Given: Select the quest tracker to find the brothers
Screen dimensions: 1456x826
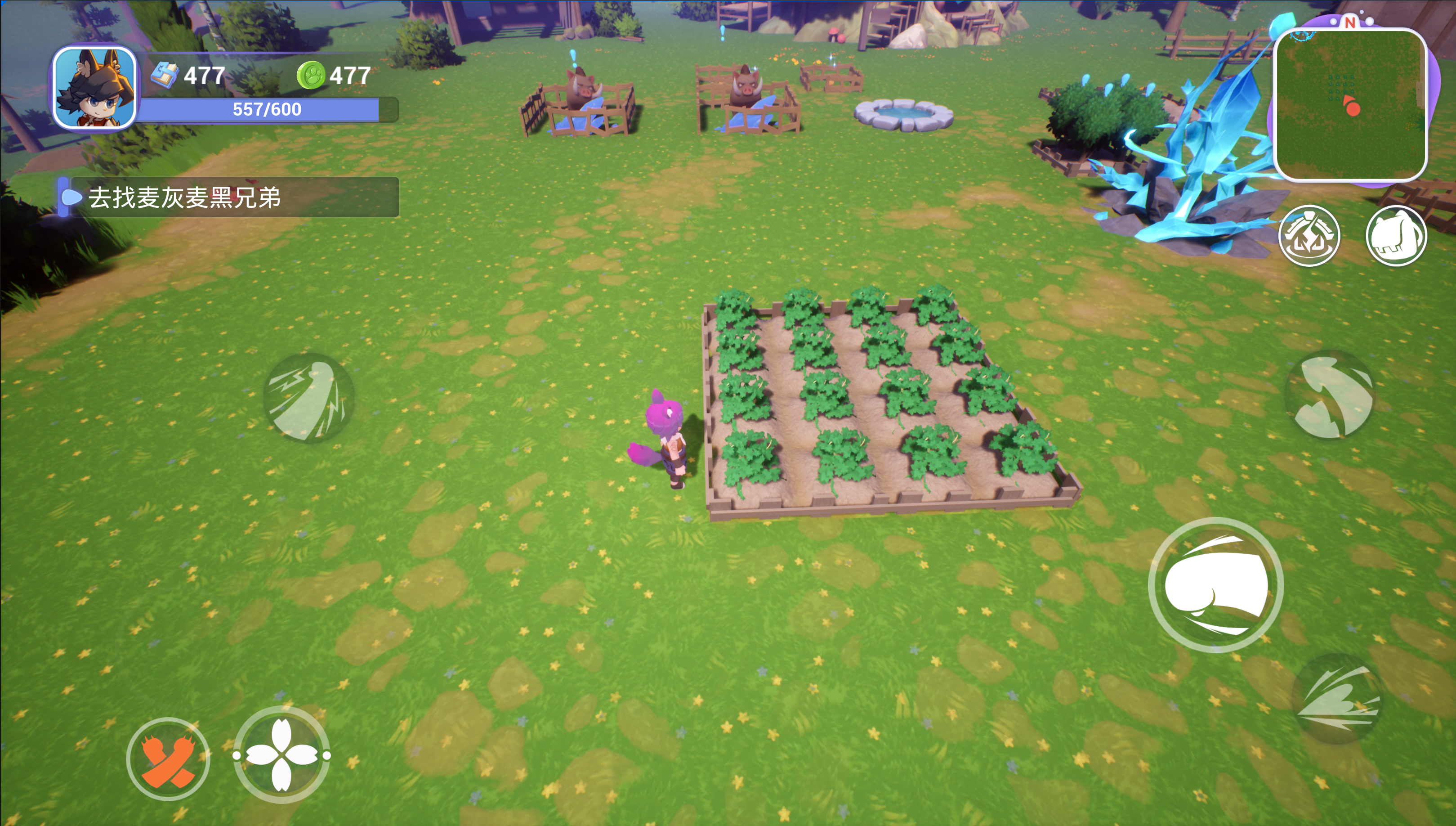Looking at the screenshot, I should (229, 198).
